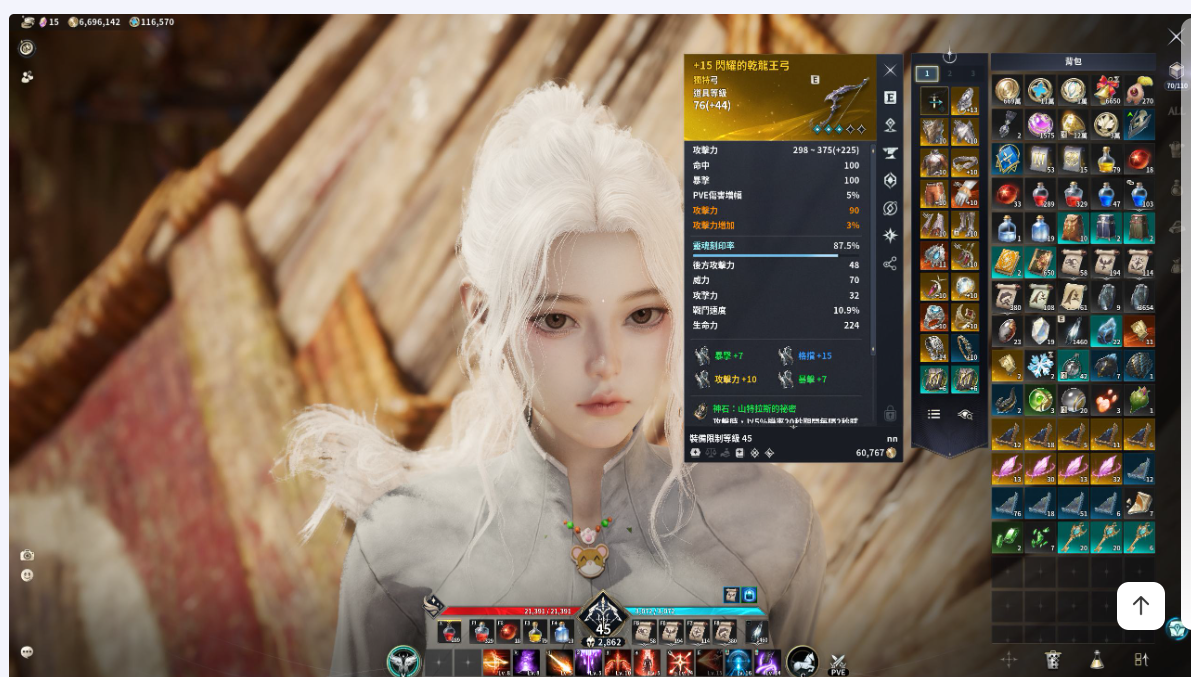The image size is (1191, 677).
Task: Activate the white horse mount icon
Action: 802,661
